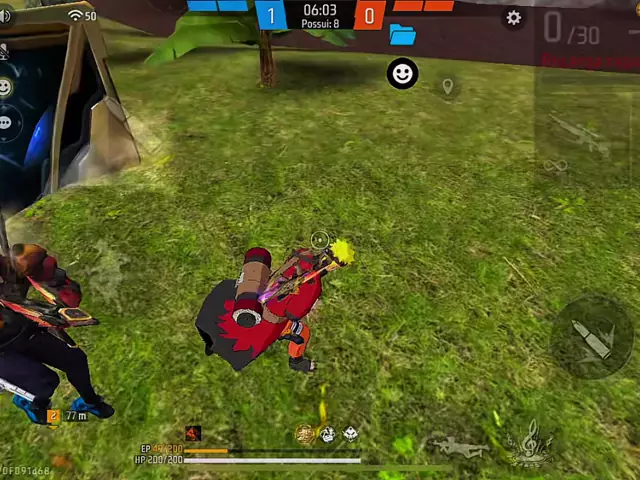Activate the treble clef music skill
Viewport: 640px width, 480px height.
coord(529,443)
